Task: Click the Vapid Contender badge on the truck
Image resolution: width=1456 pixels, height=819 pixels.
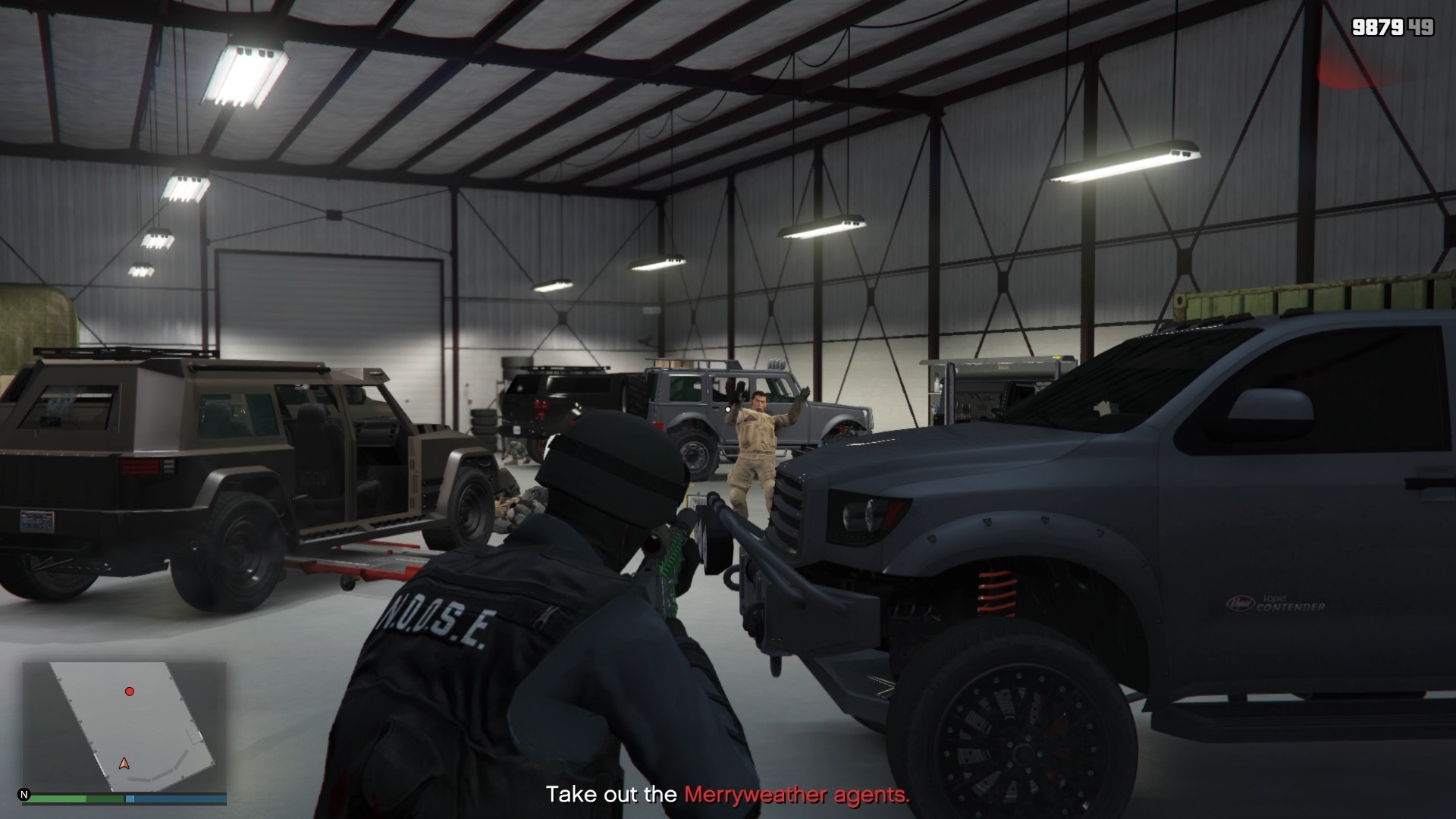Action: 1274,603
